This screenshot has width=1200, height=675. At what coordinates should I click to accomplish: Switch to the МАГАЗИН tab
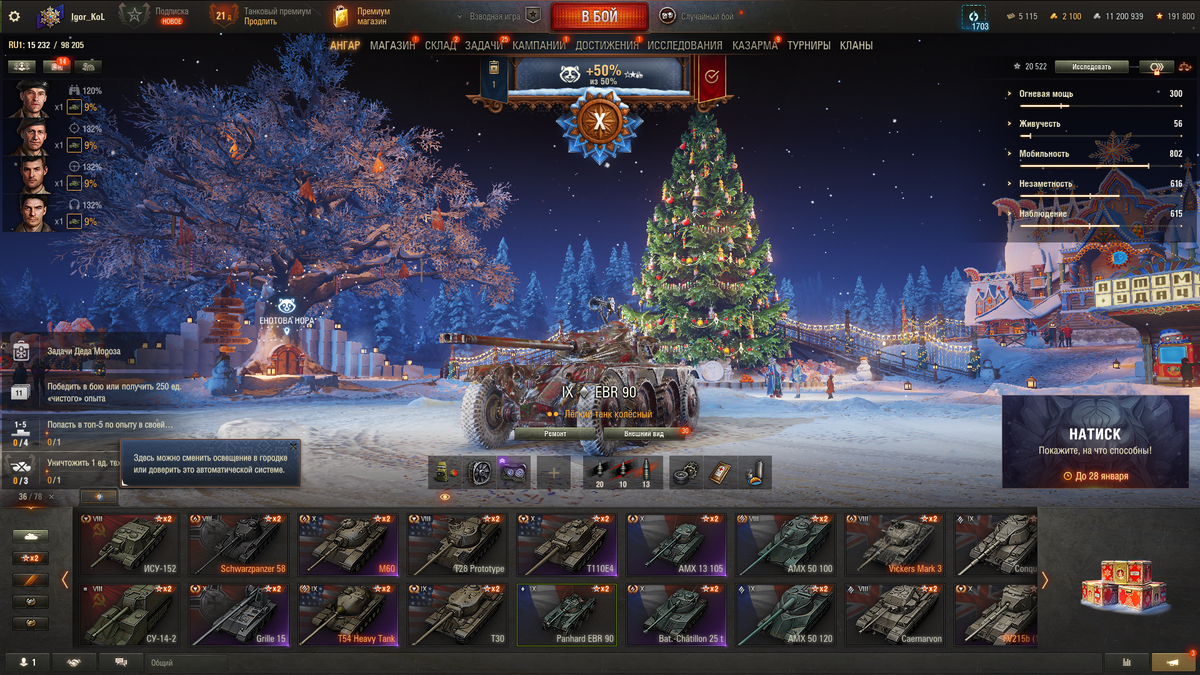tap(392, 45)
